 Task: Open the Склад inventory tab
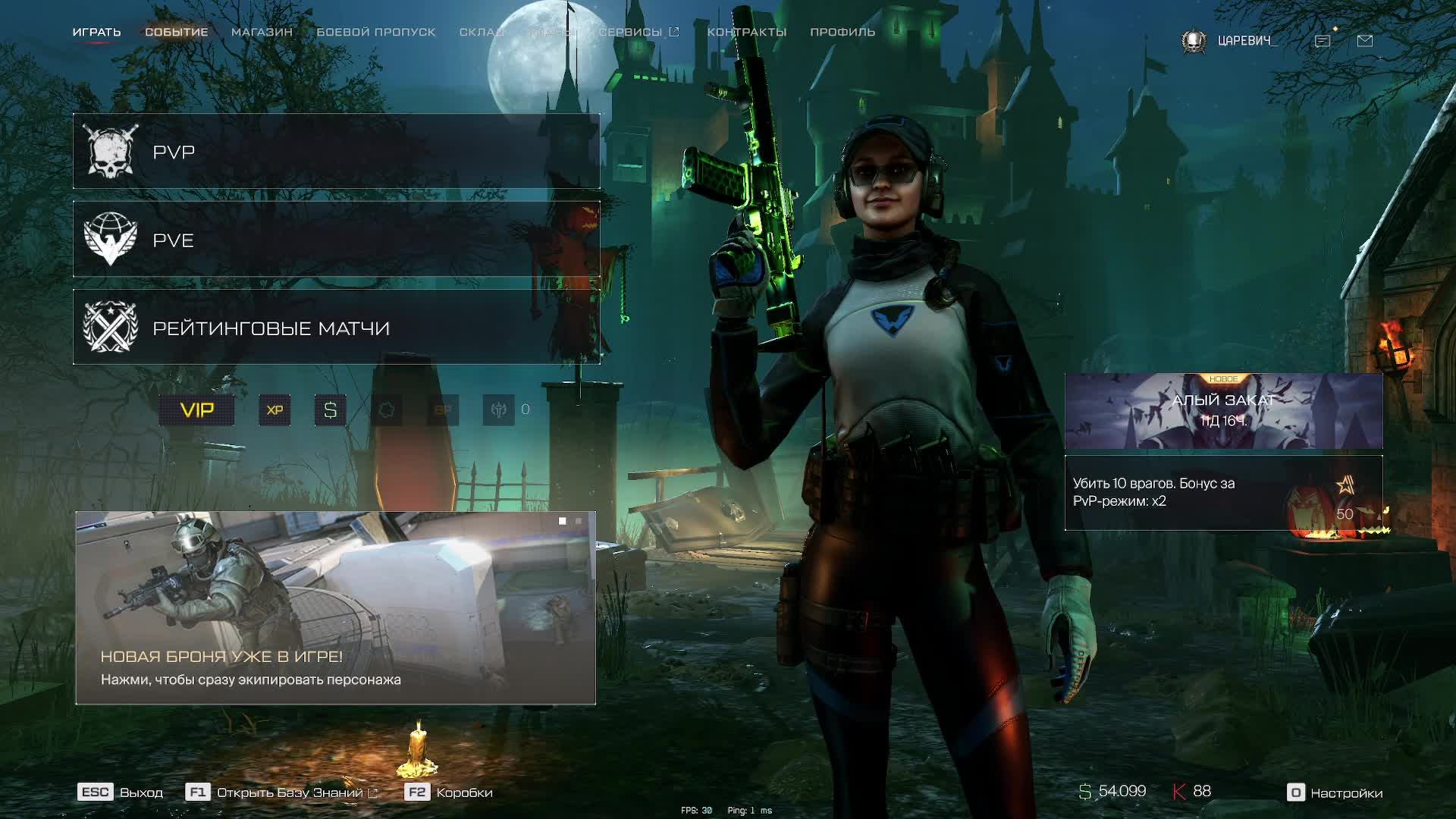click(482, 32)
